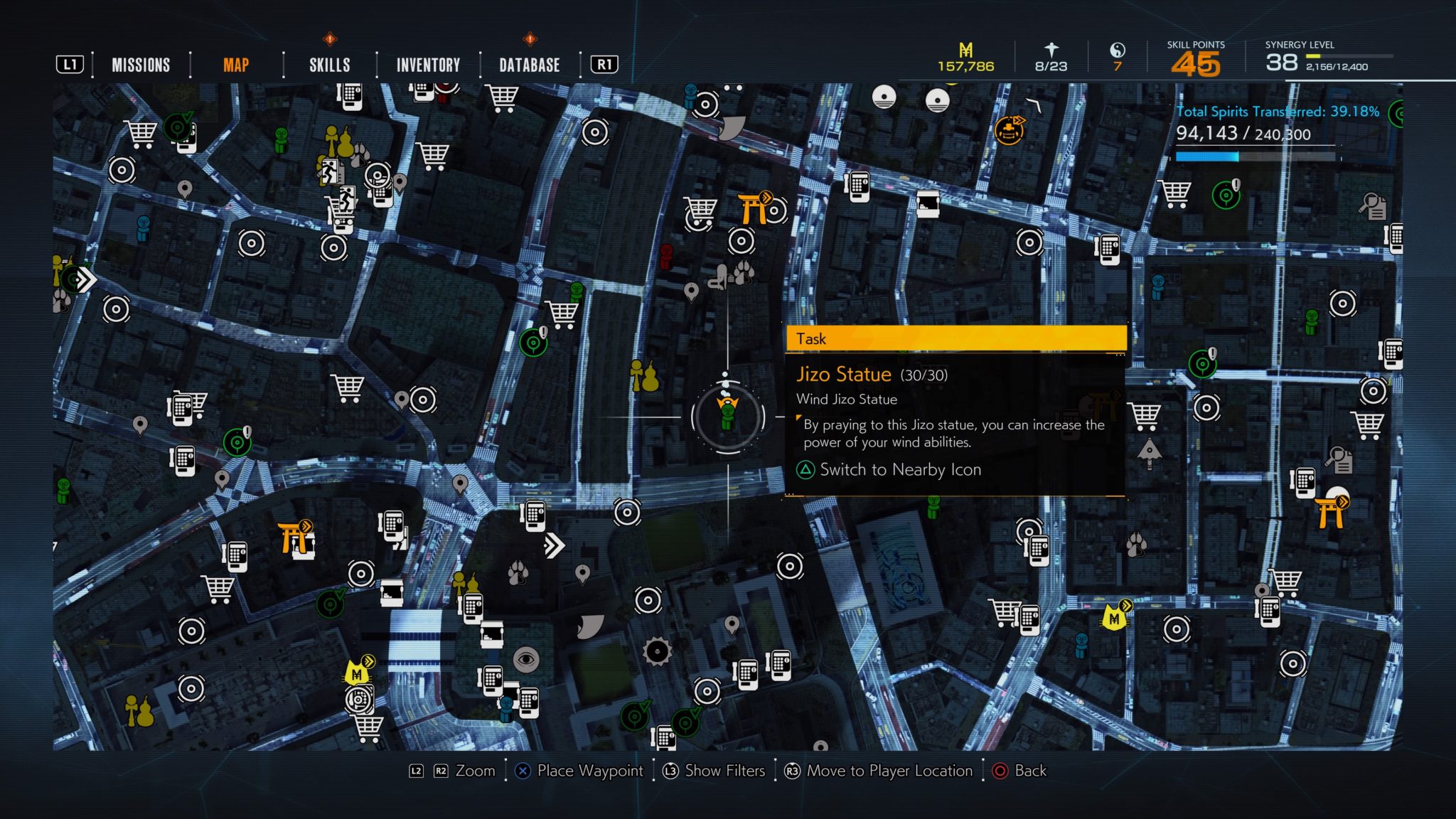Select the black gear map marker
The width and height of the screenshot is (1456, 819).
point(657,651)
